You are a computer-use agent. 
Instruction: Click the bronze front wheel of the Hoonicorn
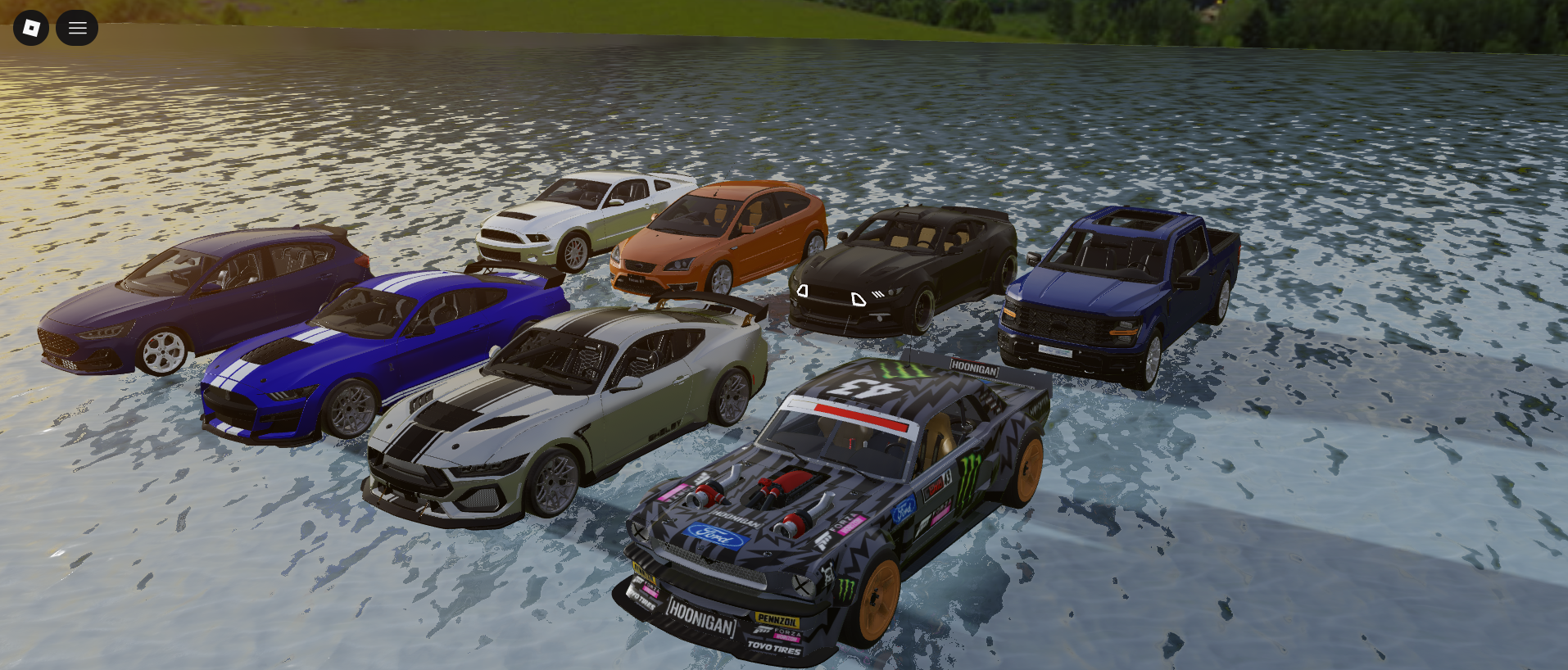click(878, 598)
